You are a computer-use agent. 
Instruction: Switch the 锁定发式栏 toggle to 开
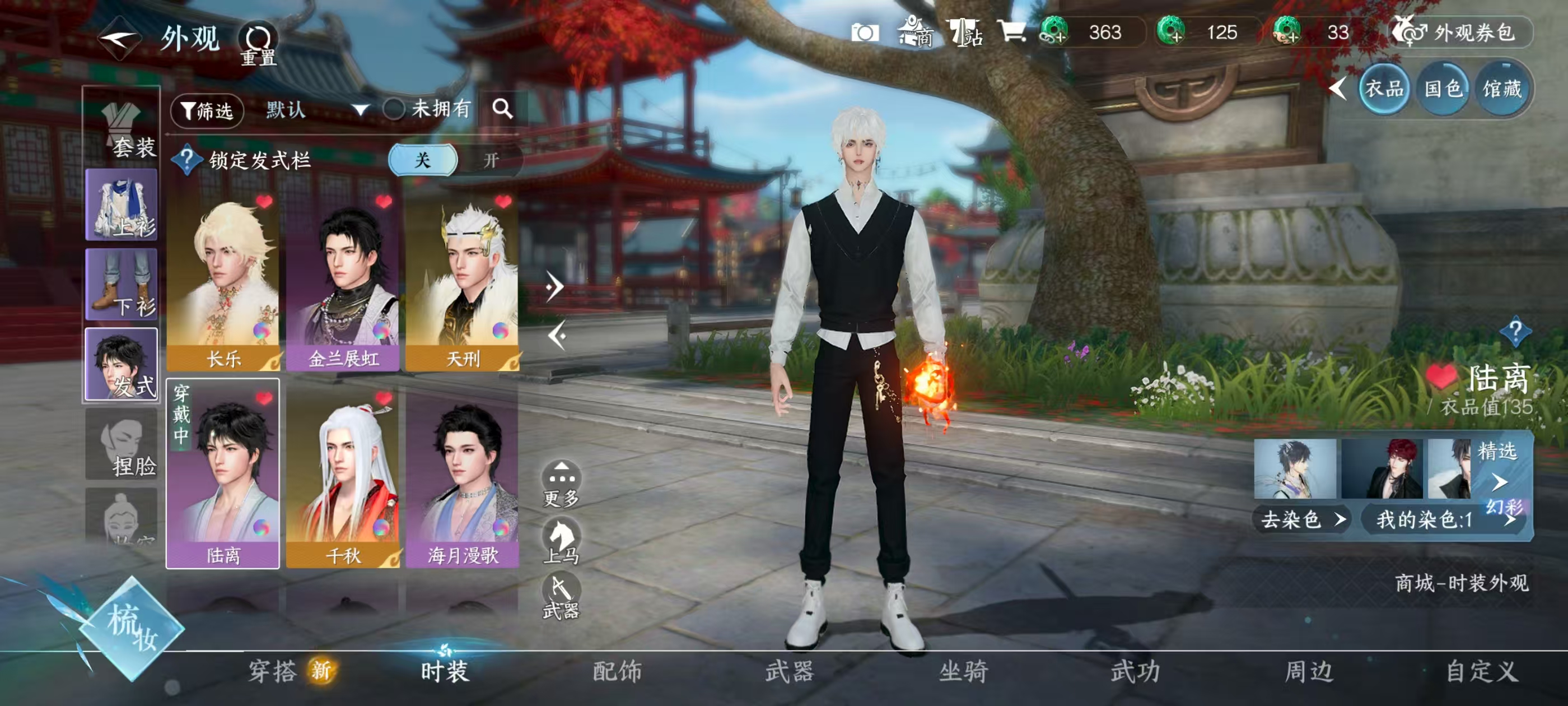coord(491,160)
